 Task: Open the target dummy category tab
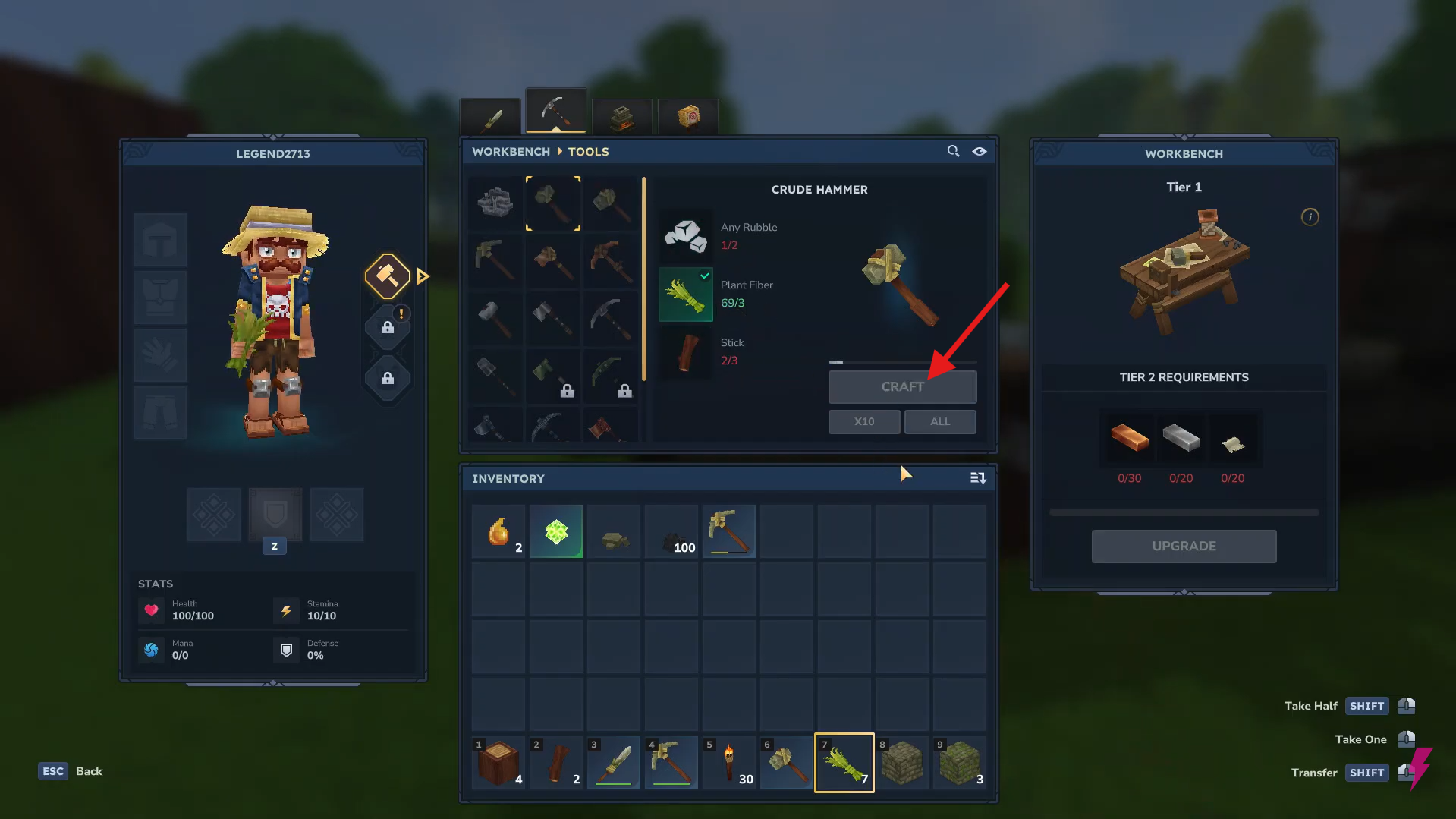(687, 118)
